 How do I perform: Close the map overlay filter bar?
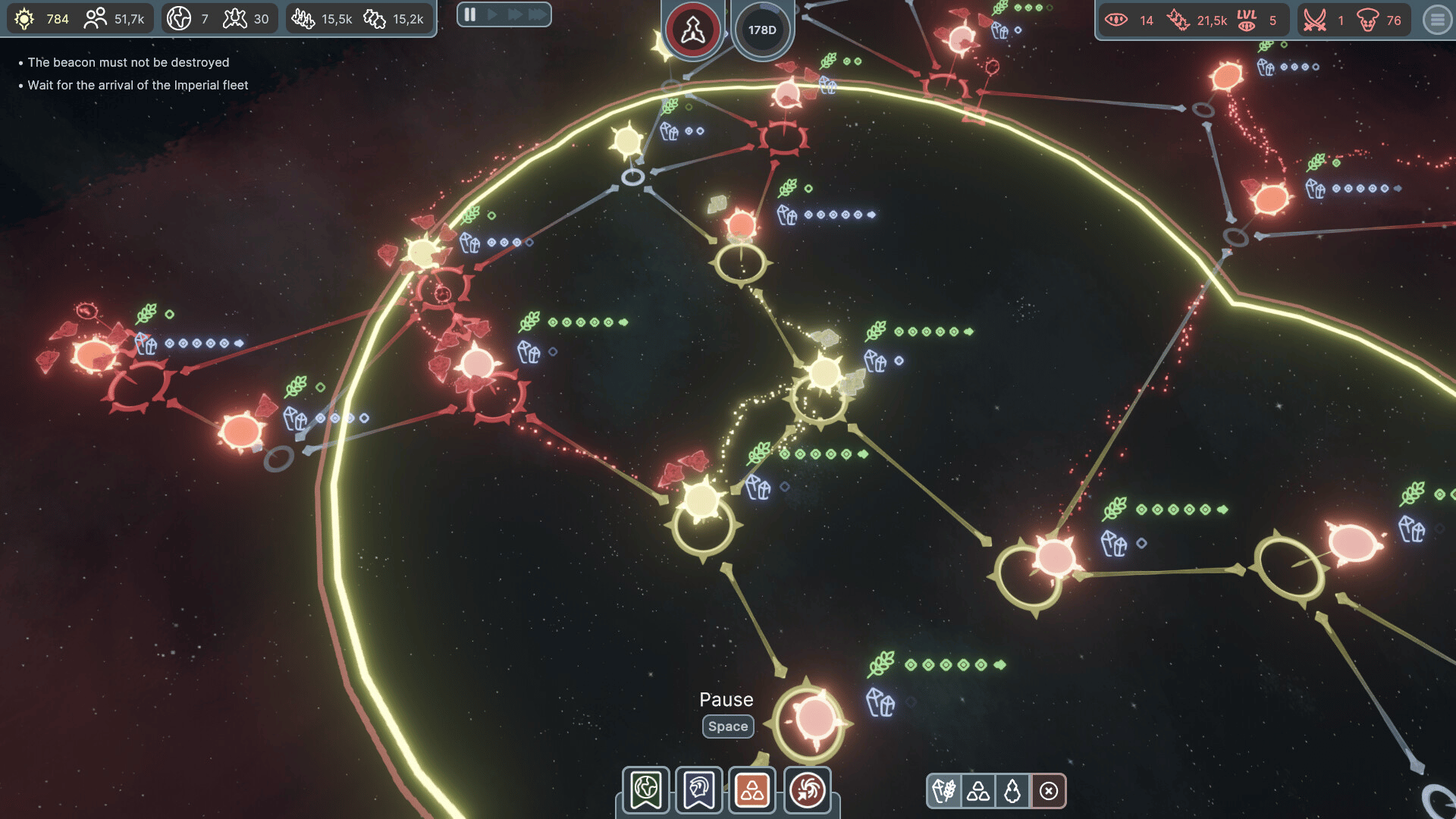[x=1049, y=792]
